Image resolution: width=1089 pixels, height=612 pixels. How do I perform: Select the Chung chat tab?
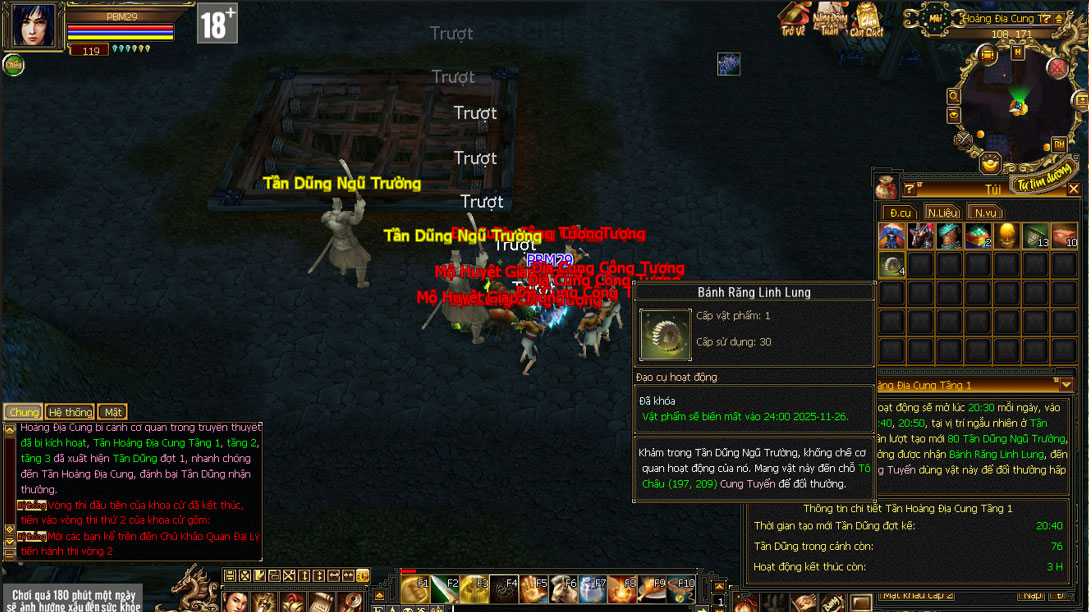(x=23, y=412)
